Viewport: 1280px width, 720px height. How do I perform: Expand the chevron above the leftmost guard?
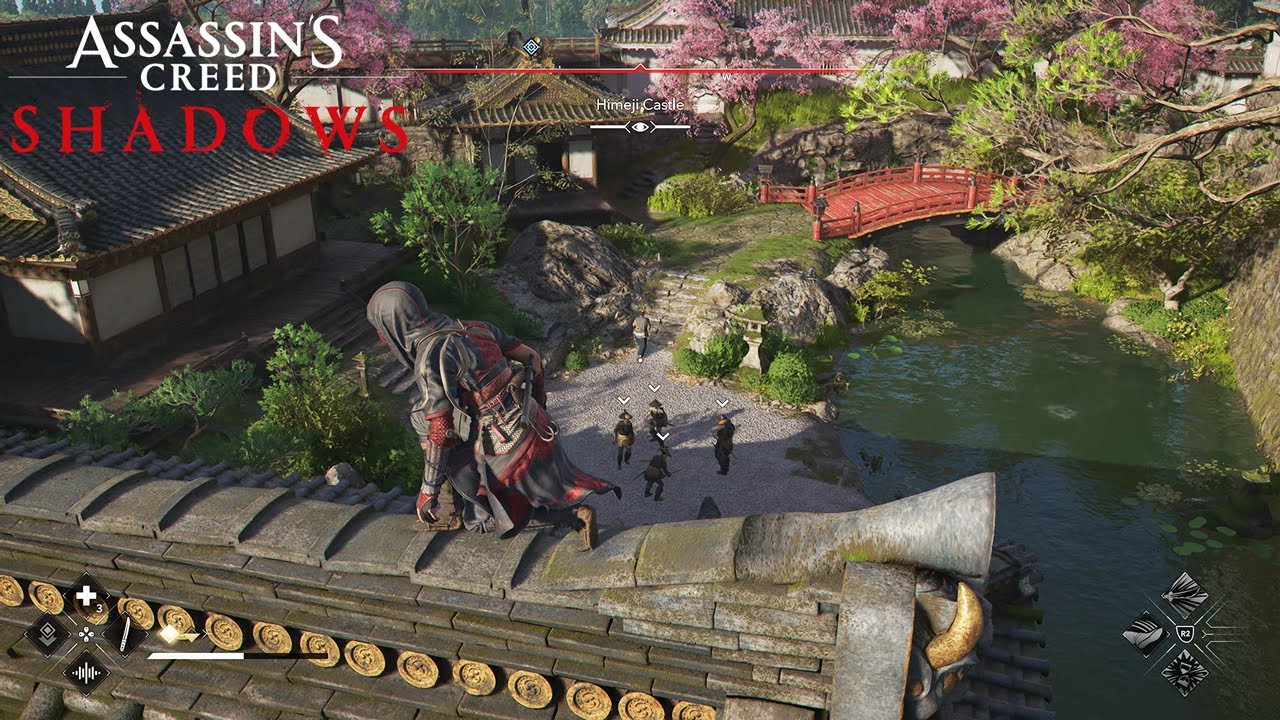pyautogui.click(x=622, y=398)
